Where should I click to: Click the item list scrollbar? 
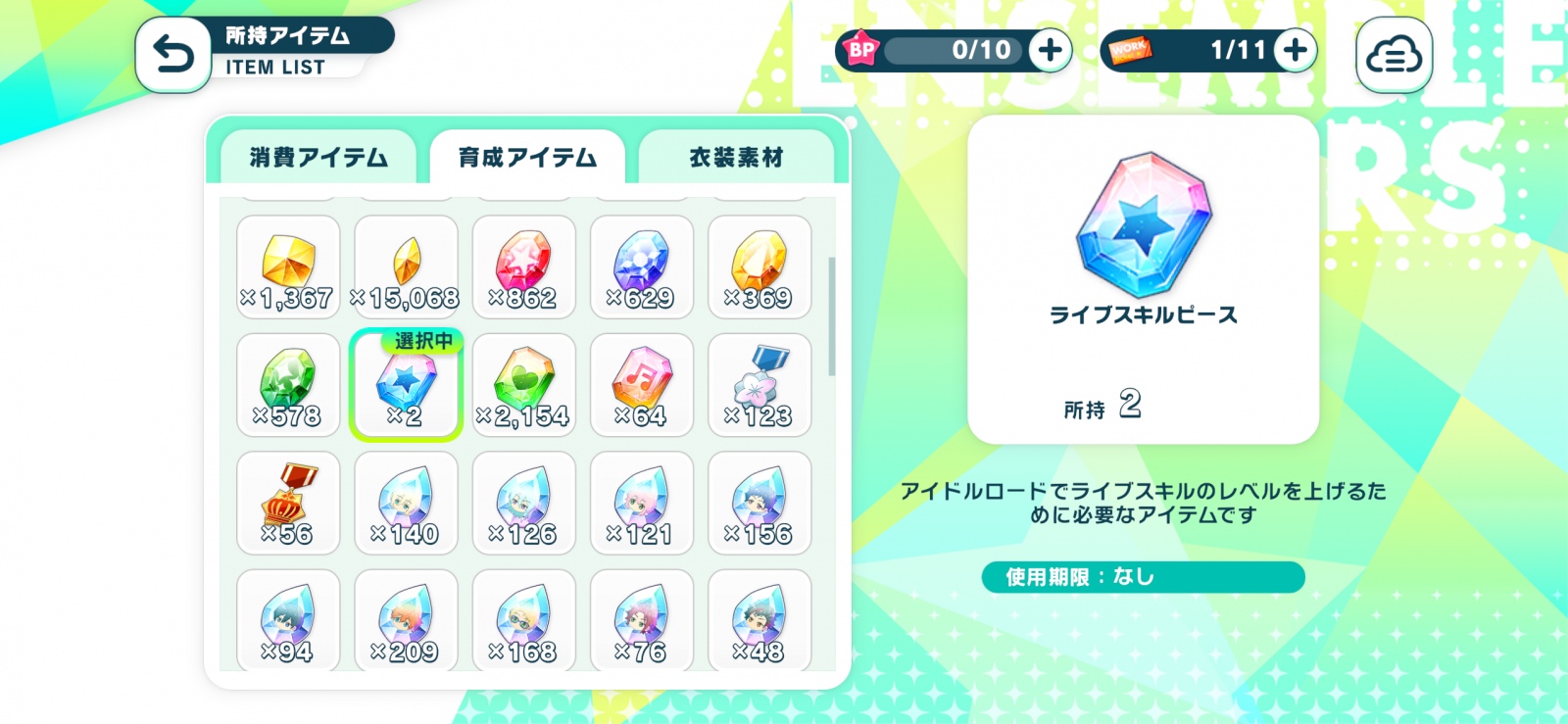click(832, 316)
